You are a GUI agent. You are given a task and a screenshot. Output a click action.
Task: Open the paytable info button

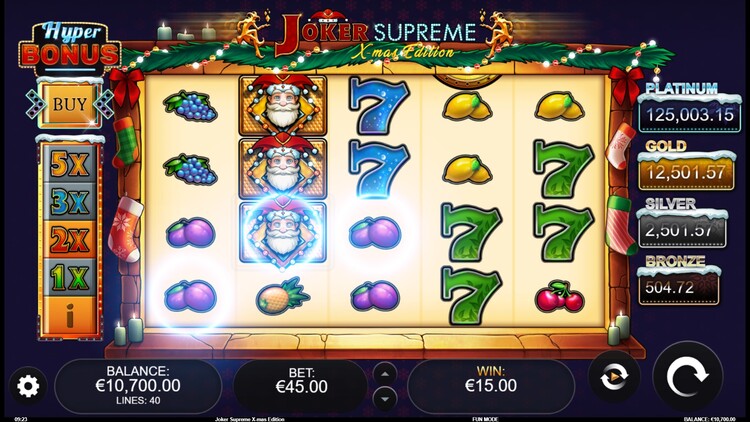click(x=70, y=317)
